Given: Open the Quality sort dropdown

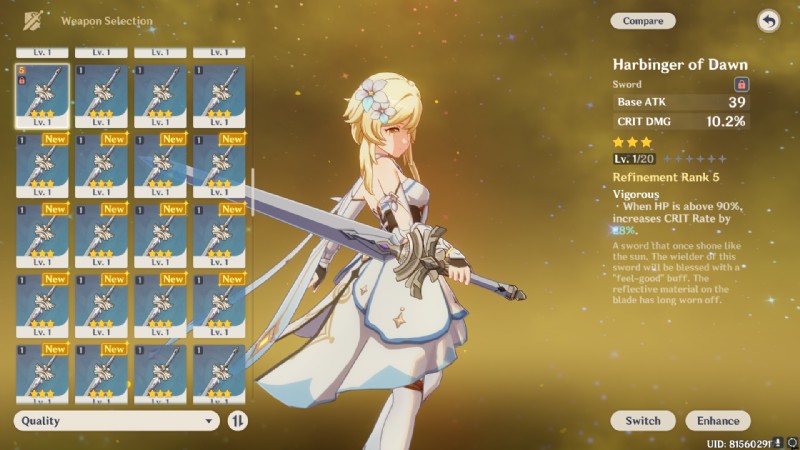Looking at the screenshot, I should click(x=116, y=421).
